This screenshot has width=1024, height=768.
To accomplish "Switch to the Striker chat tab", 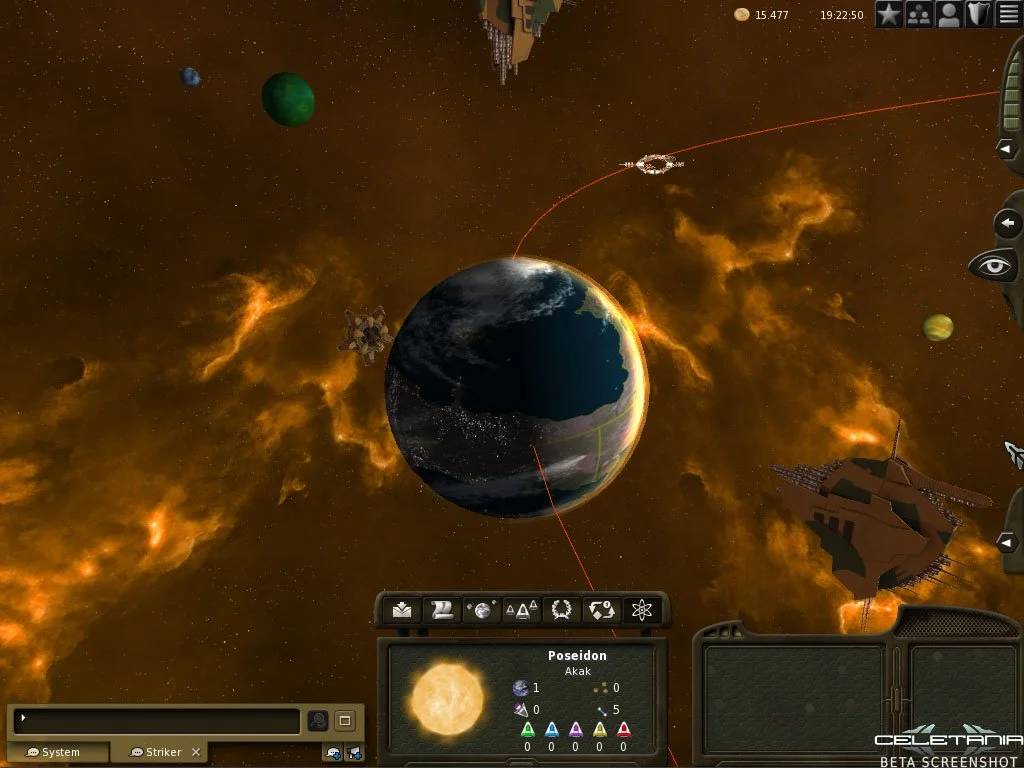I will click(160, 752).
